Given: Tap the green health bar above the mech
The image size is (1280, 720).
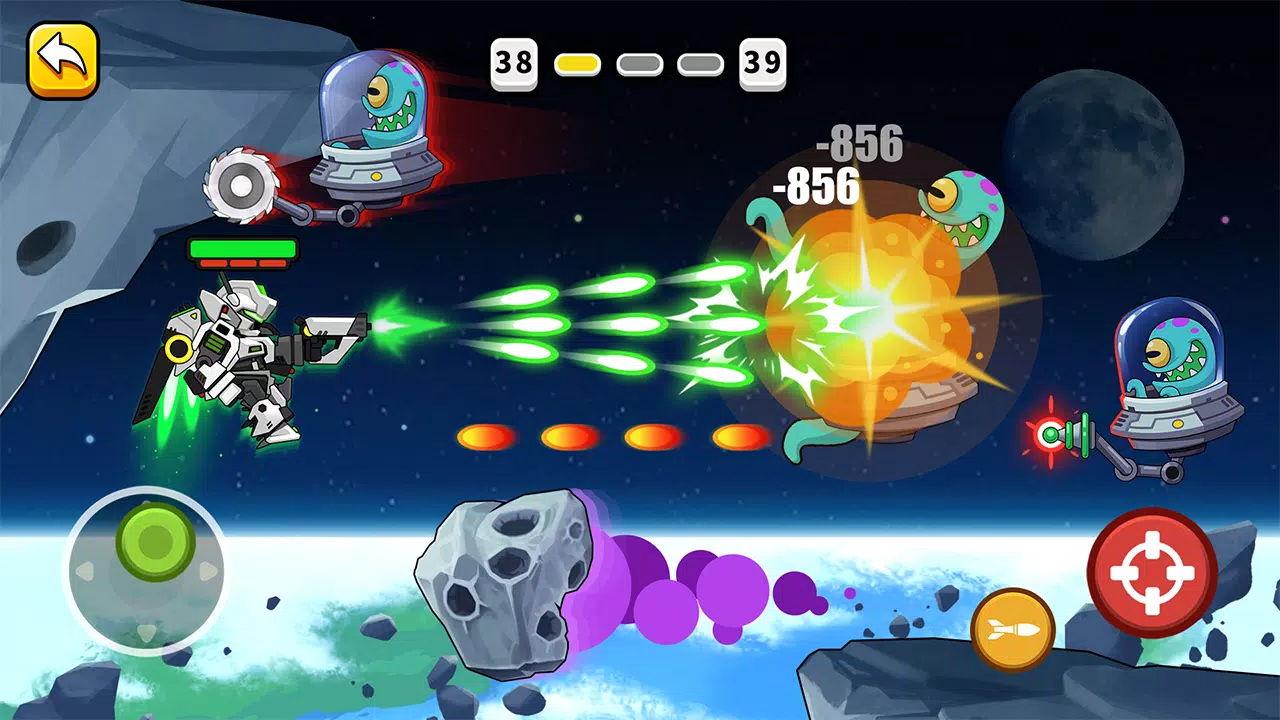Looking at the screenshot, I should click(x=243, y=247).
